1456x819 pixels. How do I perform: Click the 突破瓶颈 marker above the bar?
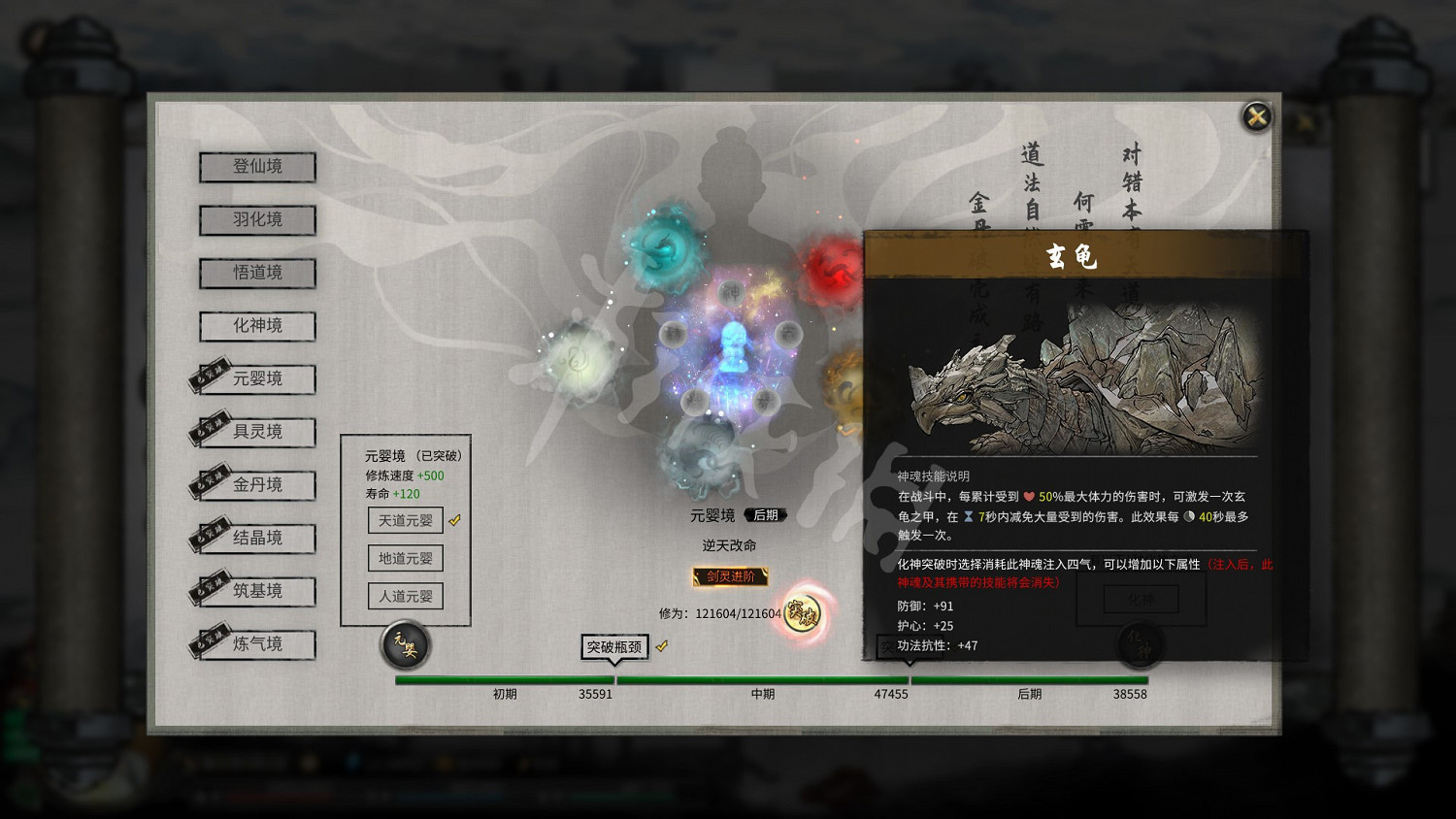613,647
